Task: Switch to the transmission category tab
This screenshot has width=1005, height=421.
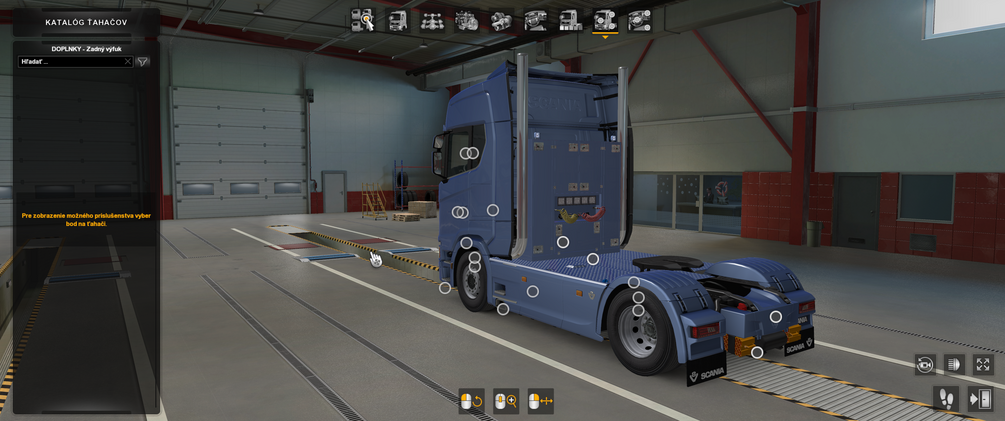Action: 501,20
